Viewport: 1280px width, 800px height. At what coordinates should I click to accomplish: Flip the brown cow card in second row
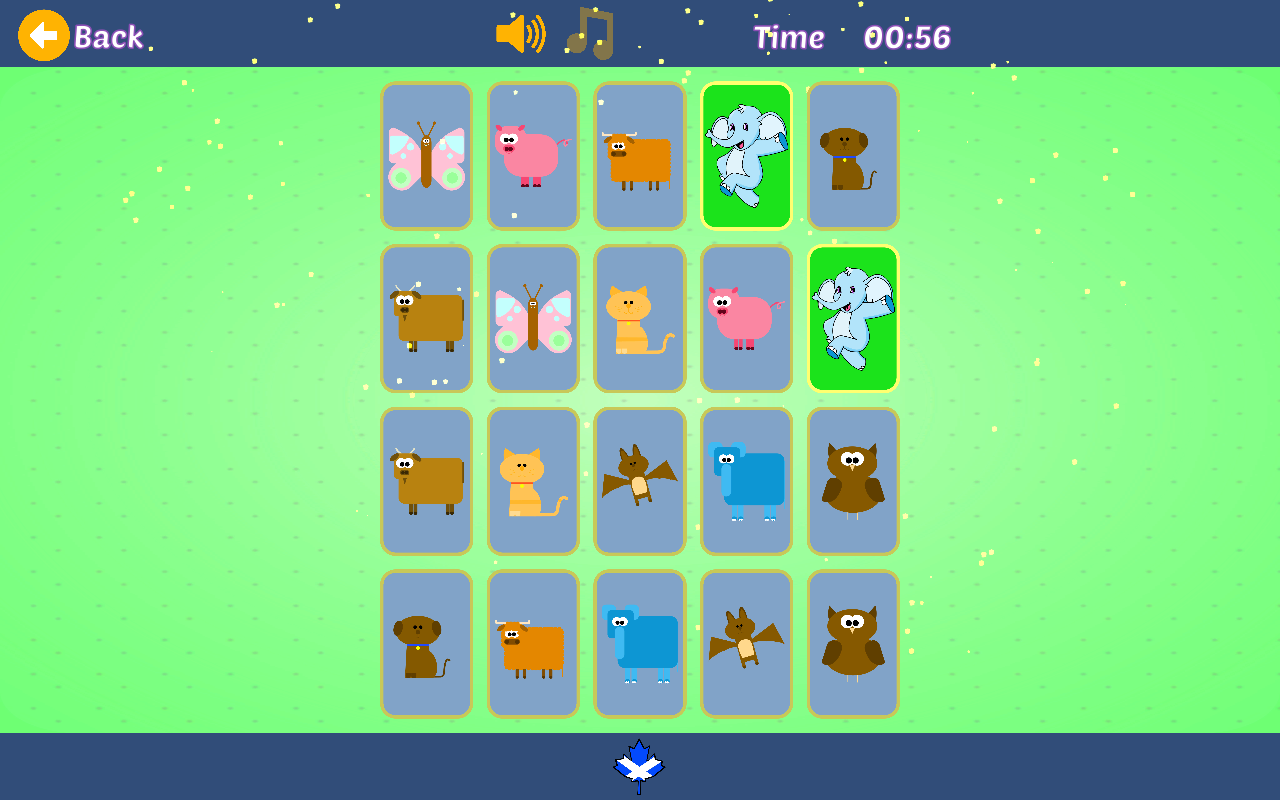426,318
